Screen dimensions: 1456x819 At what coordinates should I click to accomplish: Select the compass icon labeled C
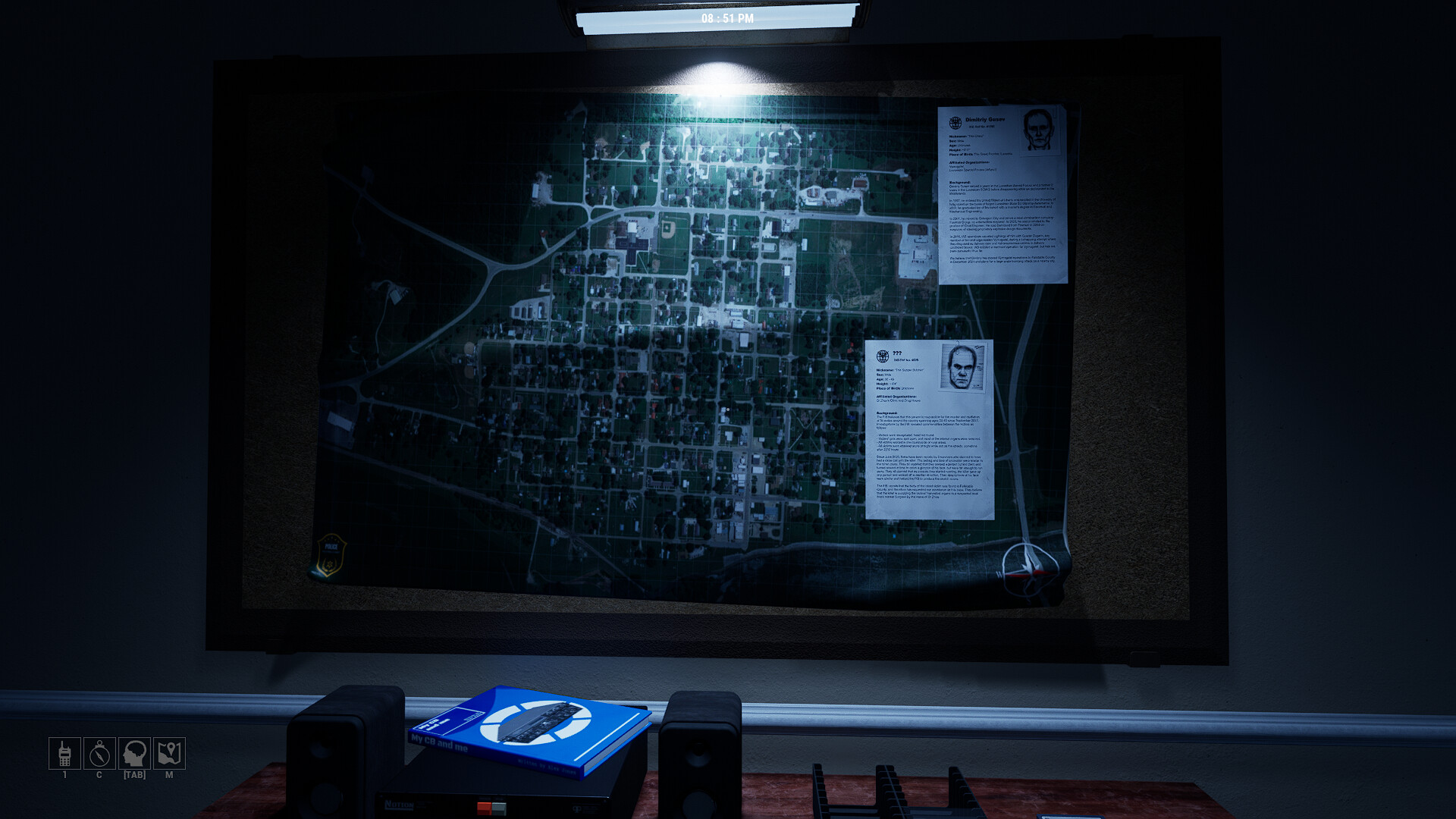click(99, 754)
